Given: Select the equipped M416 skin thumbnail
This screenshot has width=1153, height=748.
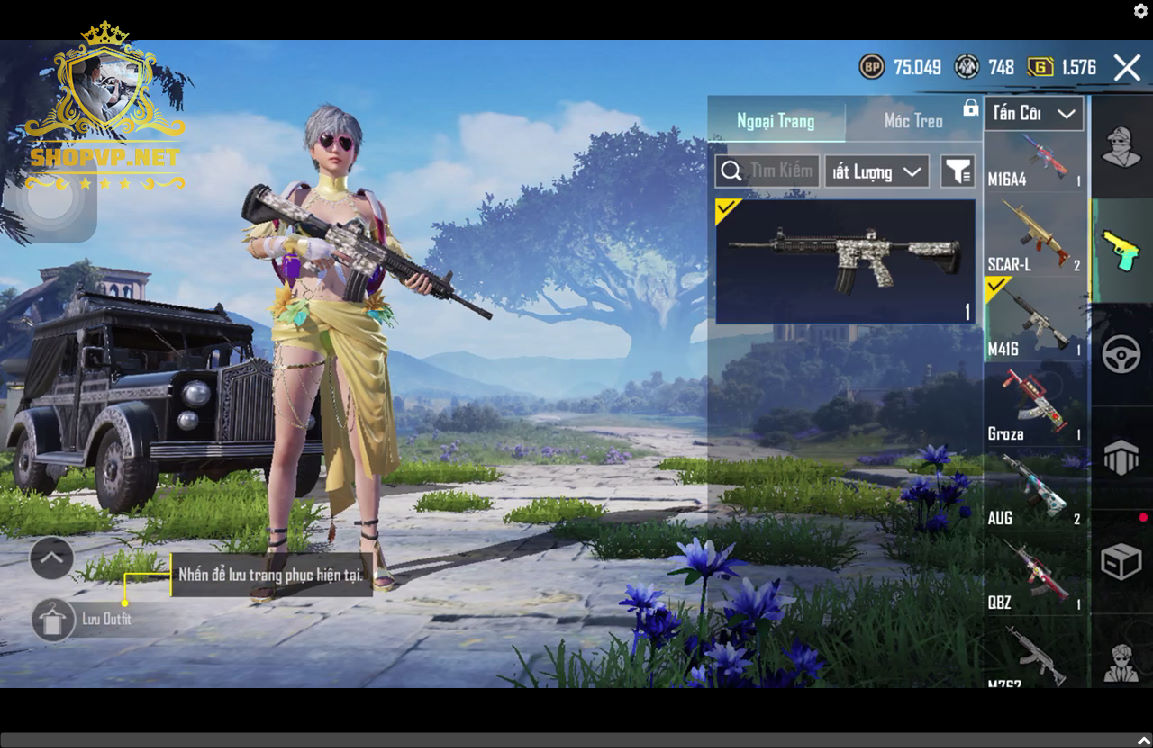Looking at the screenshot, I should point(845,261).
